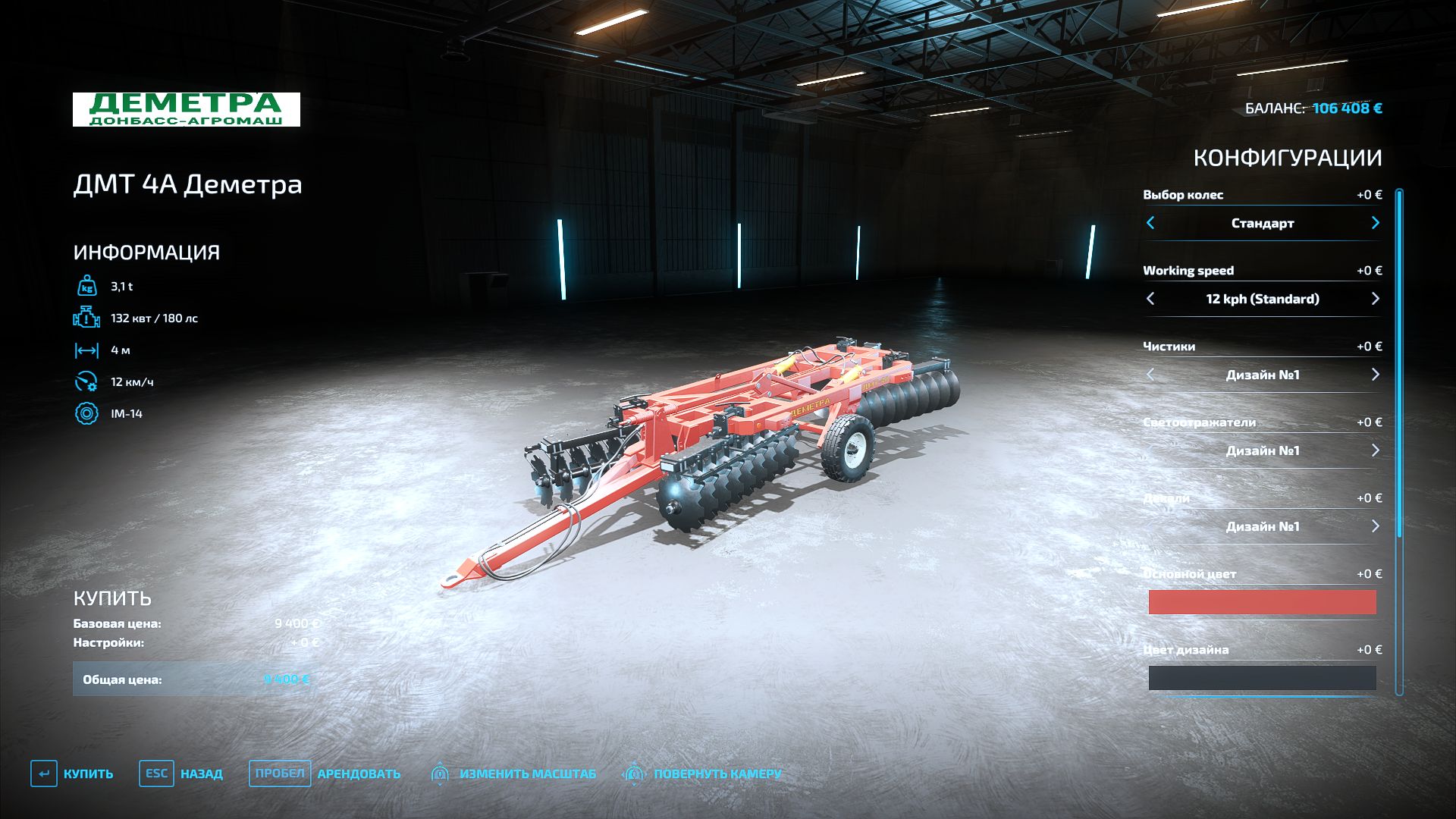The height and width of the screenshot is (819, 1456).
Task: Buy the ДМТ 4А Деметра with КУПИТЬ
Action: click(73, 773)
